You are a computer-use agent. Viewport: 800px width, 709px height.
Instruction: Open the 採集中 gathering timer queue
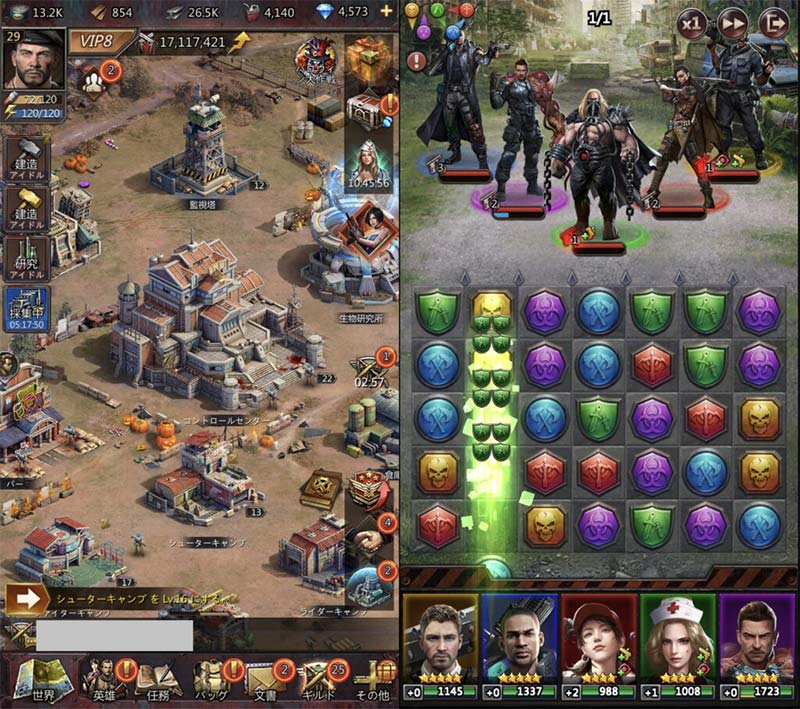pyautogui.click(x=26, y=307)
